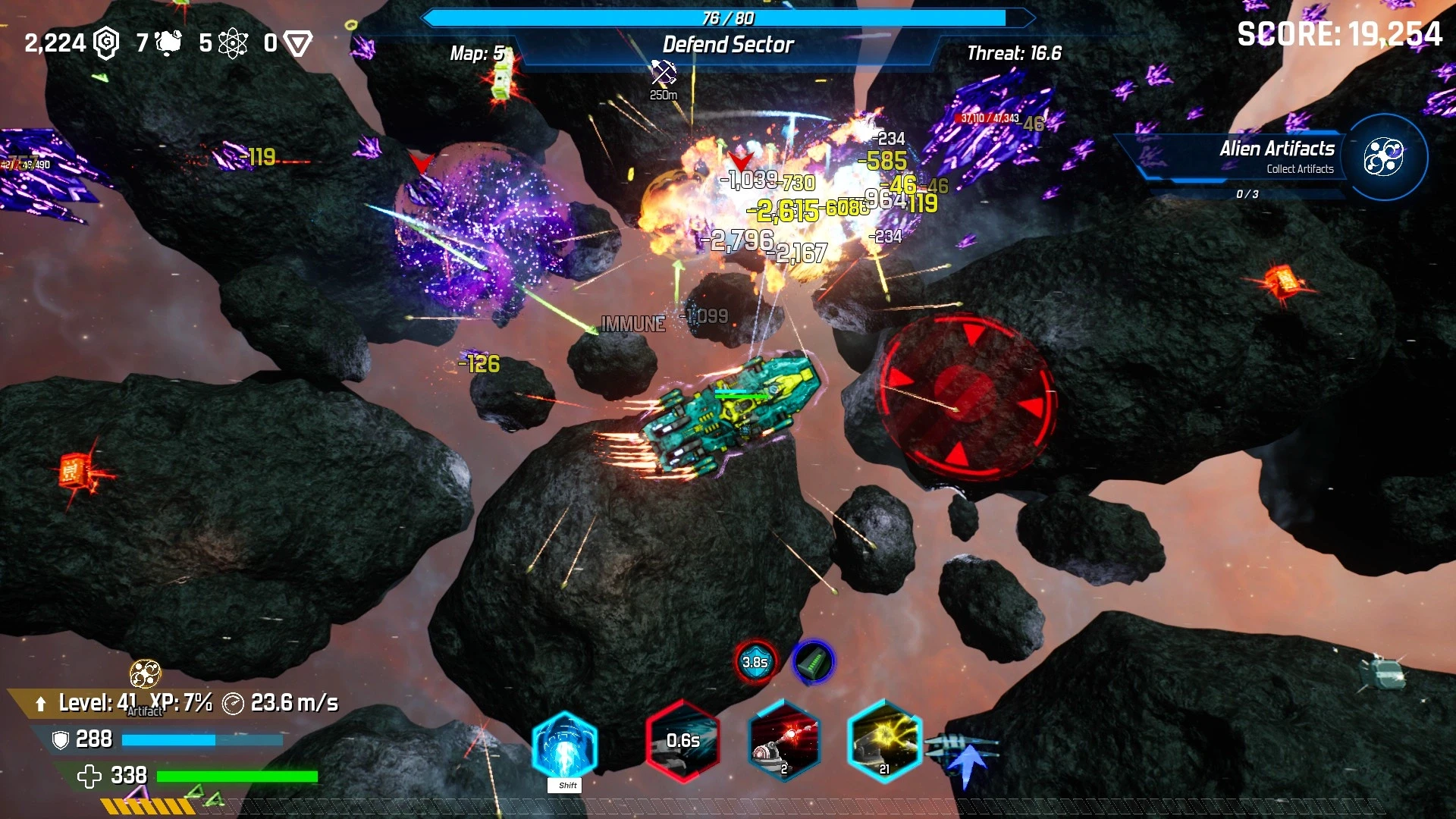Fire the cooling-down blue beam weapon
The height and width of the screenshot is (819, 1456).
click(x=682, y=741)
